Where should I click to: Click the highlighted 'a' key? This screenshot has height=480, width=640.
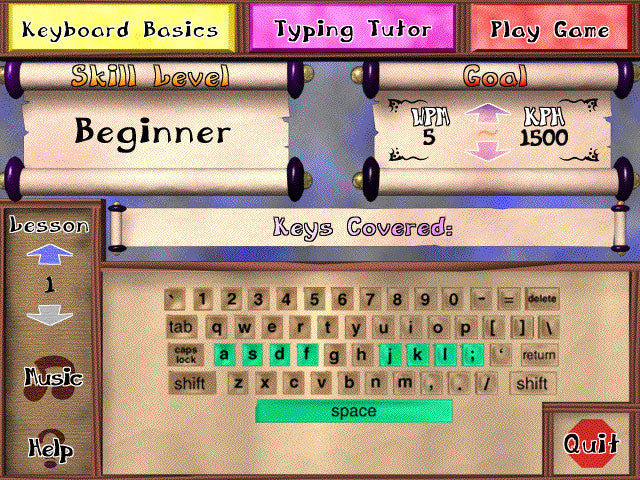coord(225,353)
